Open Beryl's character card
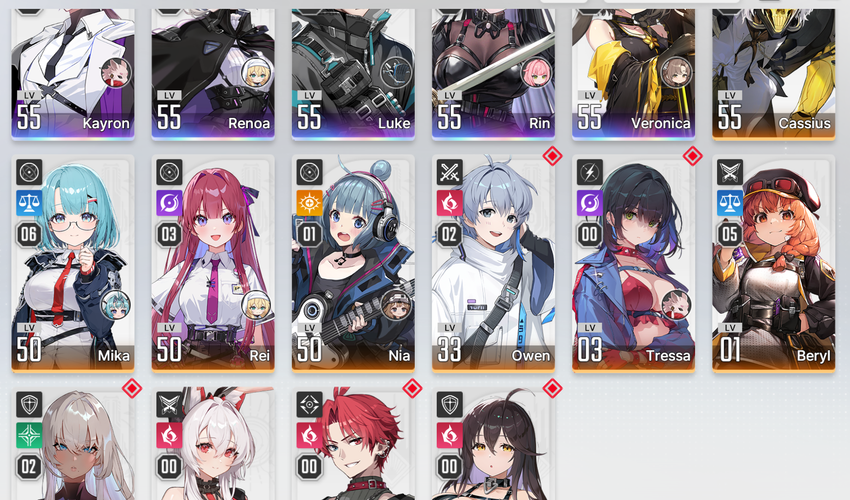 tap(773, 263)
